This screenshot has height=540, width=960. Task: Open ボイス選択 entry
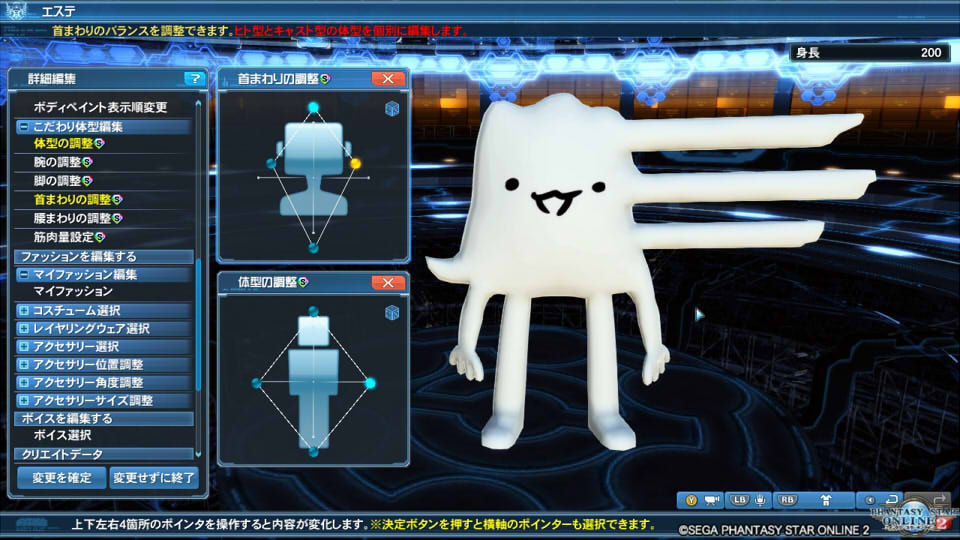pyautogui.click(x=62, y=436)
